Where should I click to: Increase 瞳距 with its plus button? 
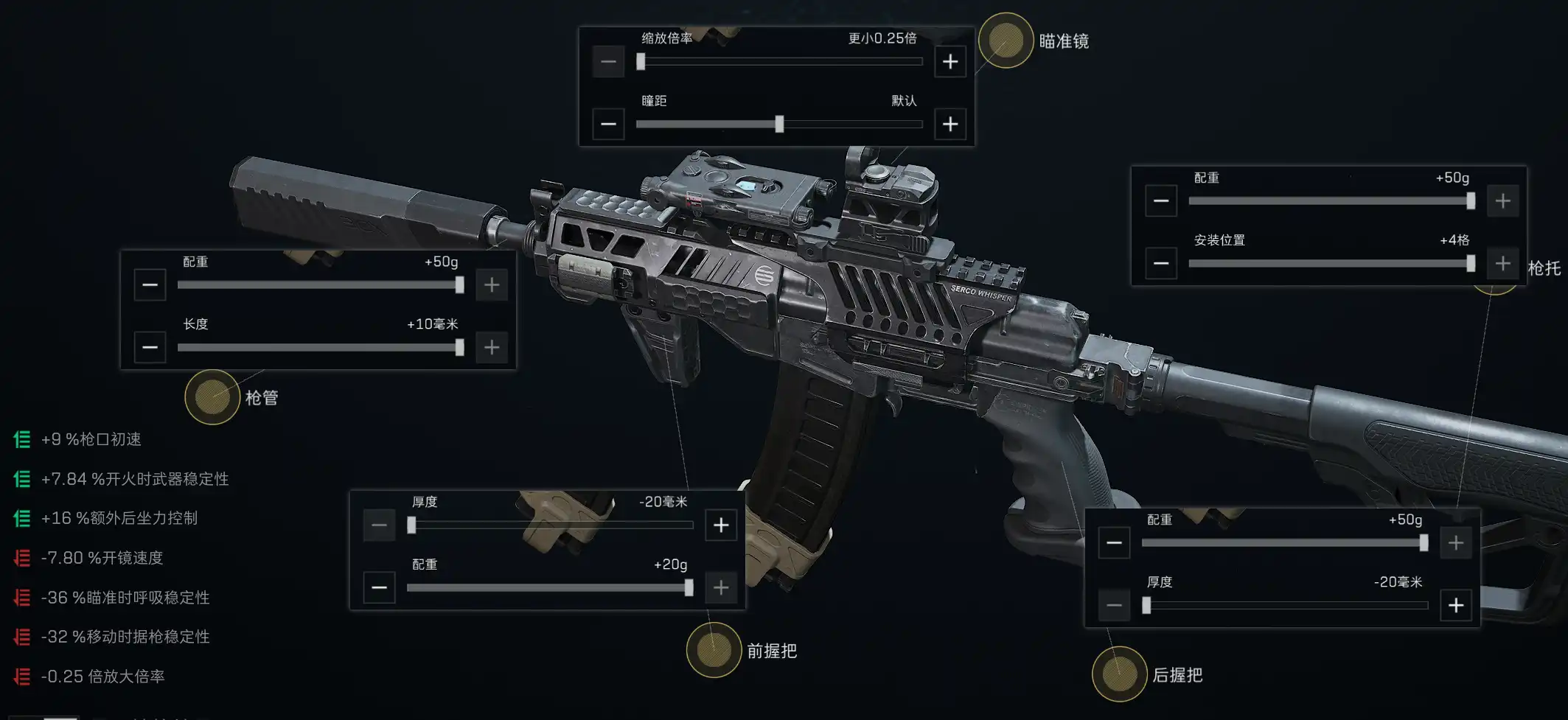point(950,124)
